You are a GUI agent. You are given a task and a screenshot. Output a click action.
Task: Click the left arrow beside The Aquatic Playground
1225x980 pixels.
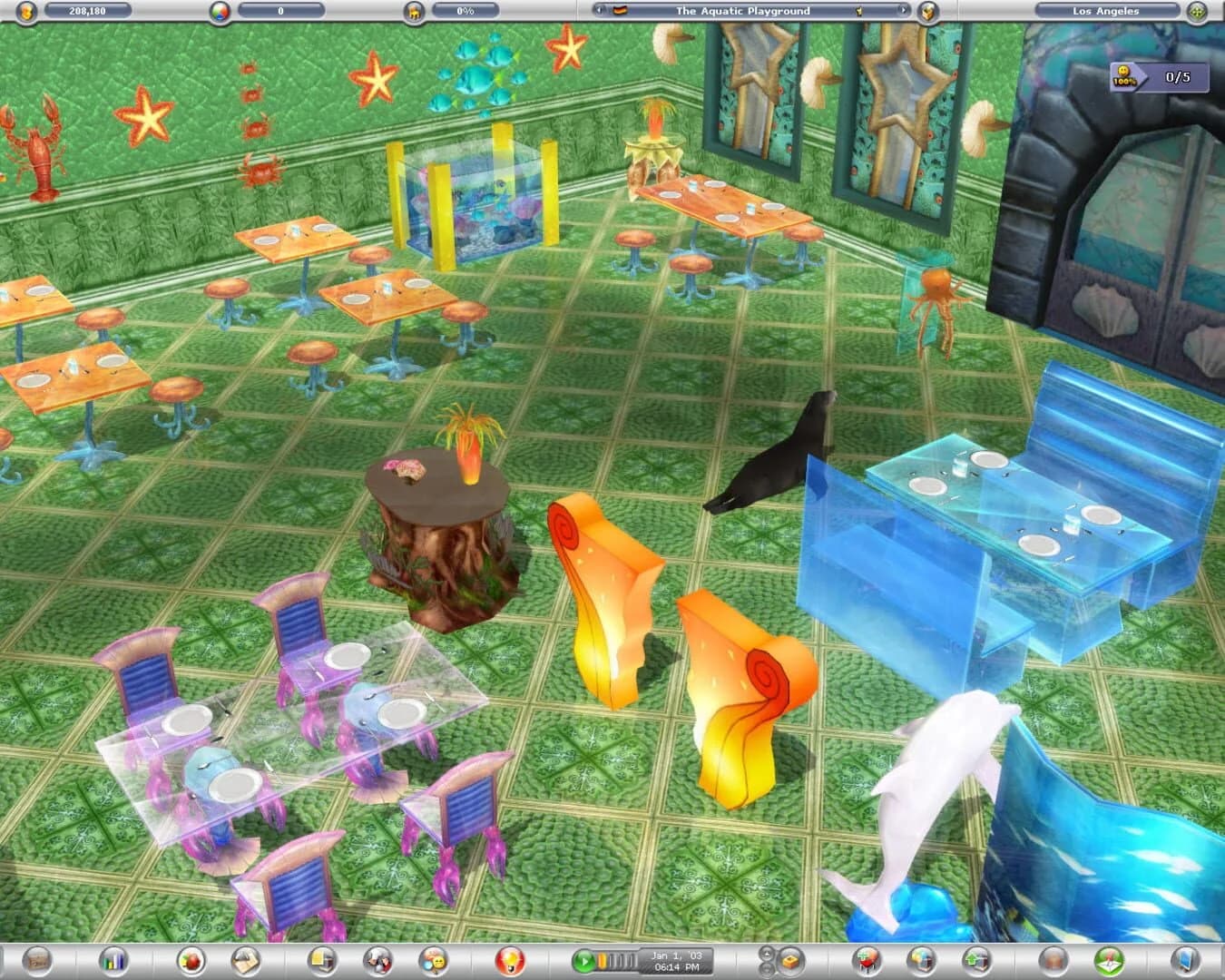[x=598, y=11]
